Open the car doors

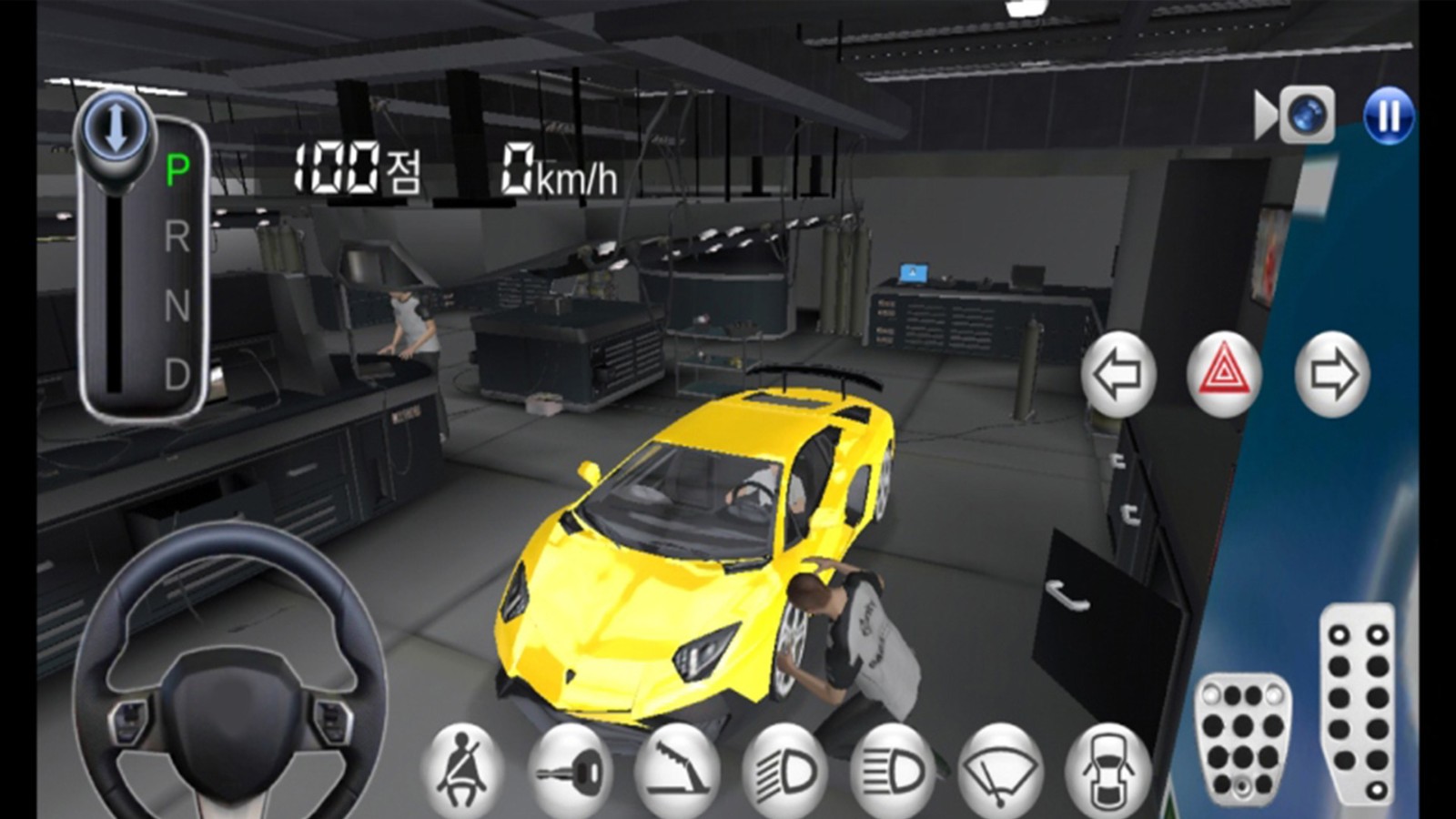point(1109,769)
